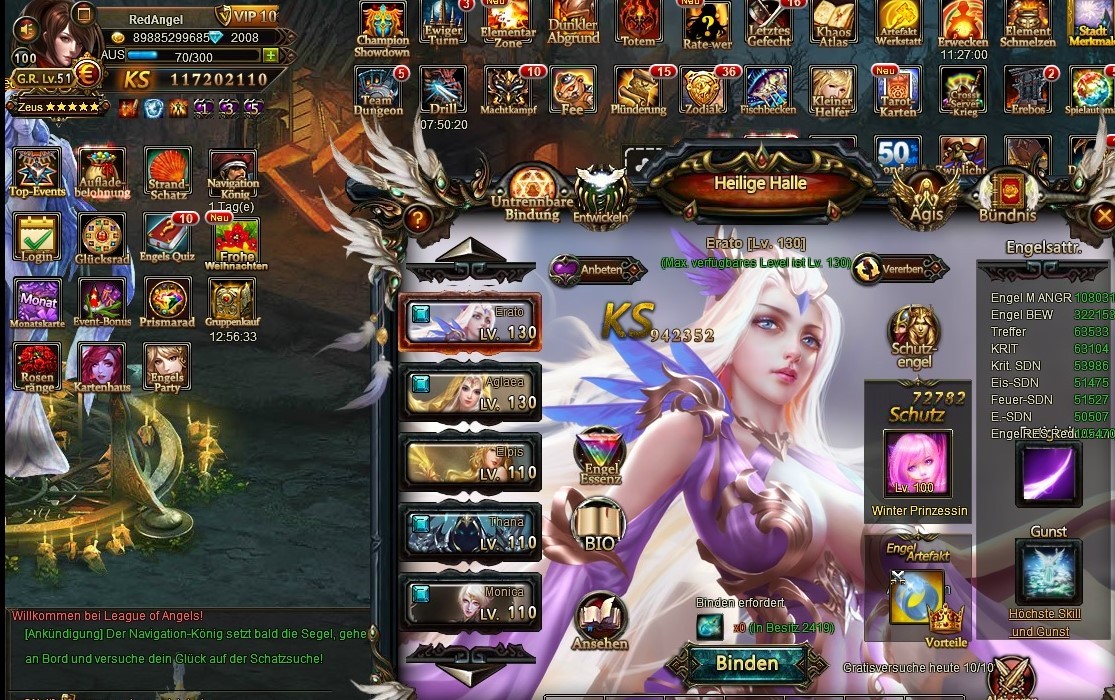Viewport: 1115px width, 700px height.
Task: Select Erato in the angel list
Action: coord(470,323)
